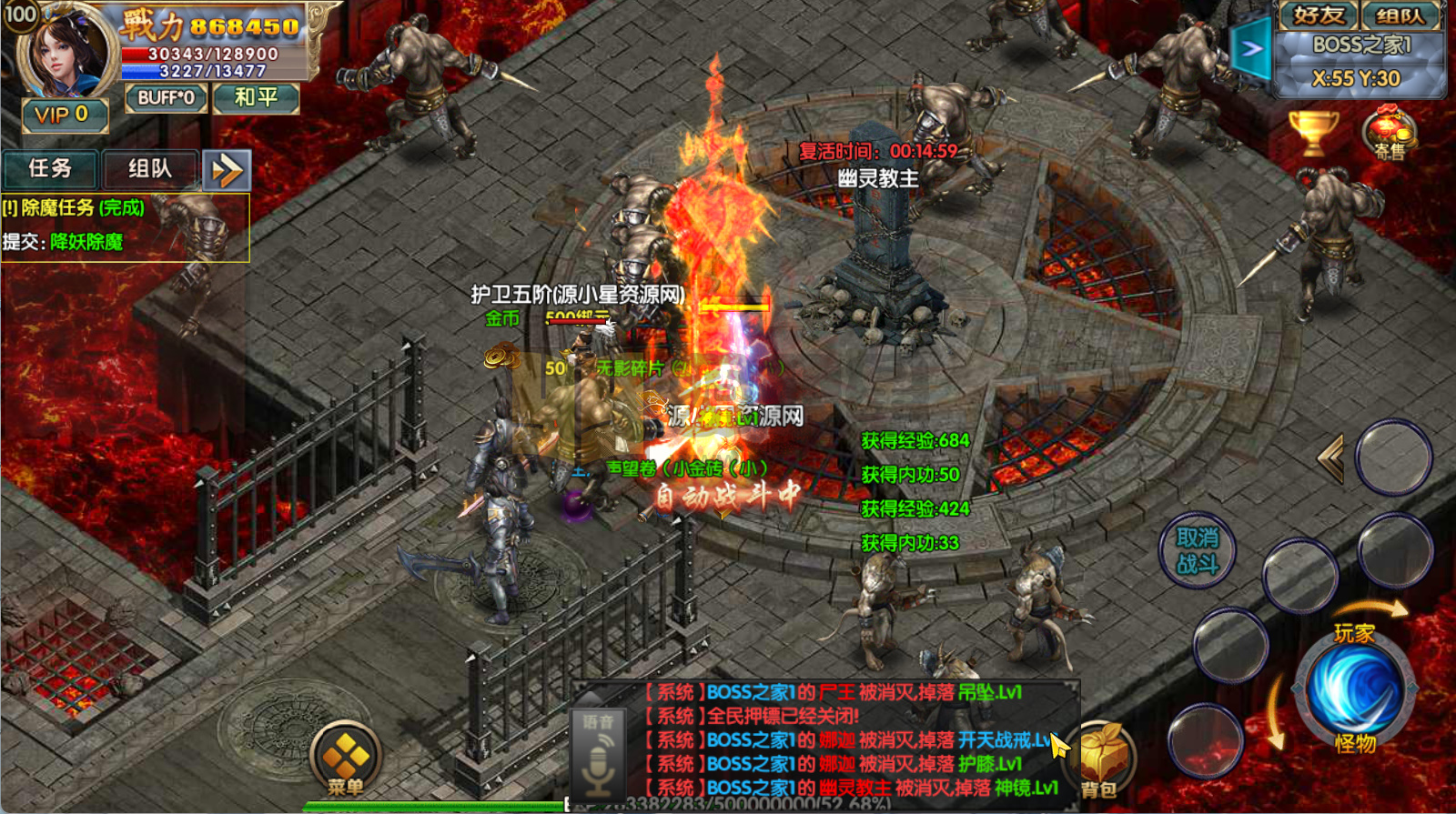This screenshot has height=814, width=1456.
Task: Toggle the 玩家/怪物 target switch orb
Action: [x=1354, y=688]
